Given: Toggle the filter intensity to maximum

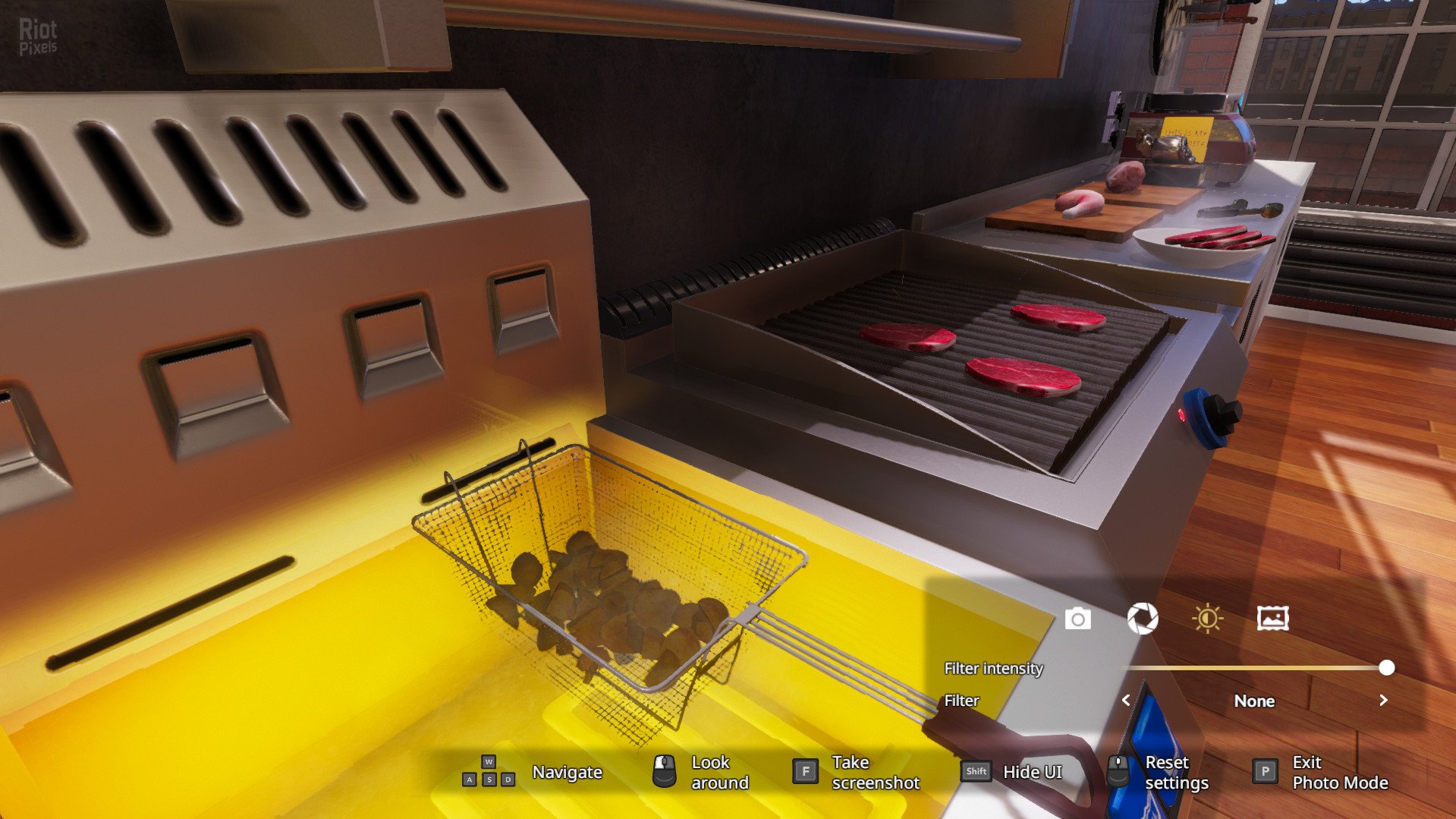Looking at the screenshot, I should click(x=1388, y=668).
